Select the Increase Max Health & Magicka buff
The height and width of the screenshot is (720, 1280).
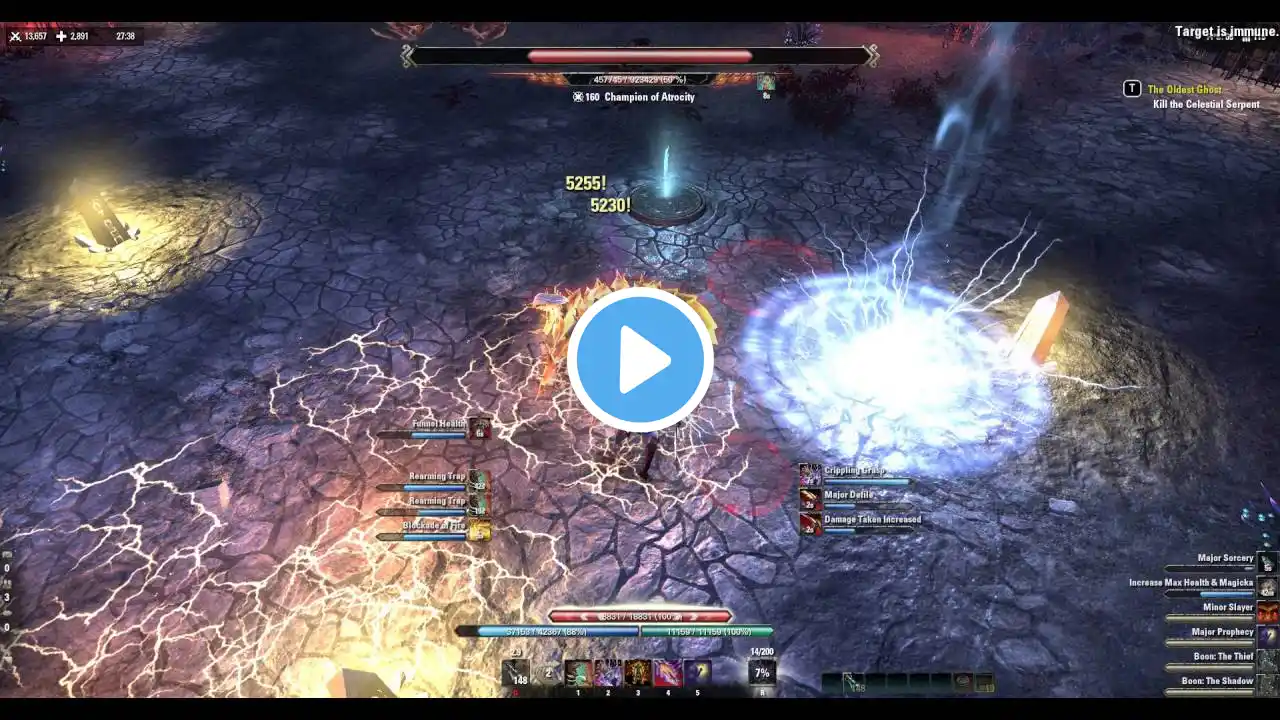tap(1267, 587)
